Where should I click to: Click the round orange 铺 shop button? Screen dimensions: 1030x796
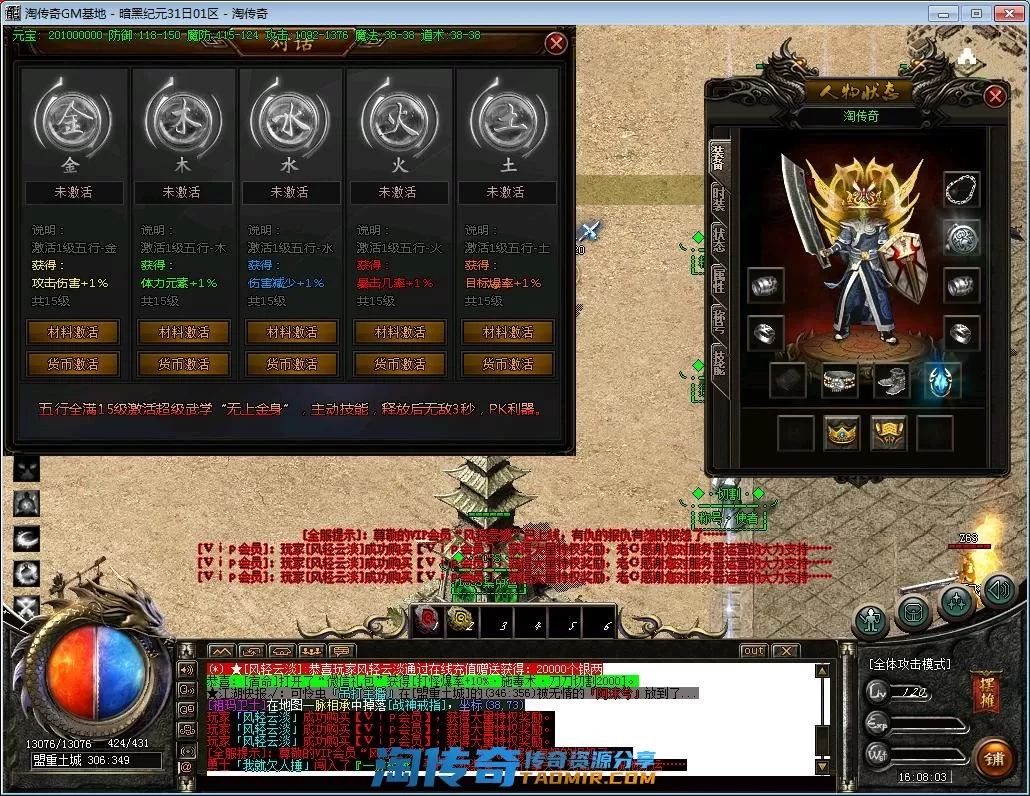(x=992, y=758)
